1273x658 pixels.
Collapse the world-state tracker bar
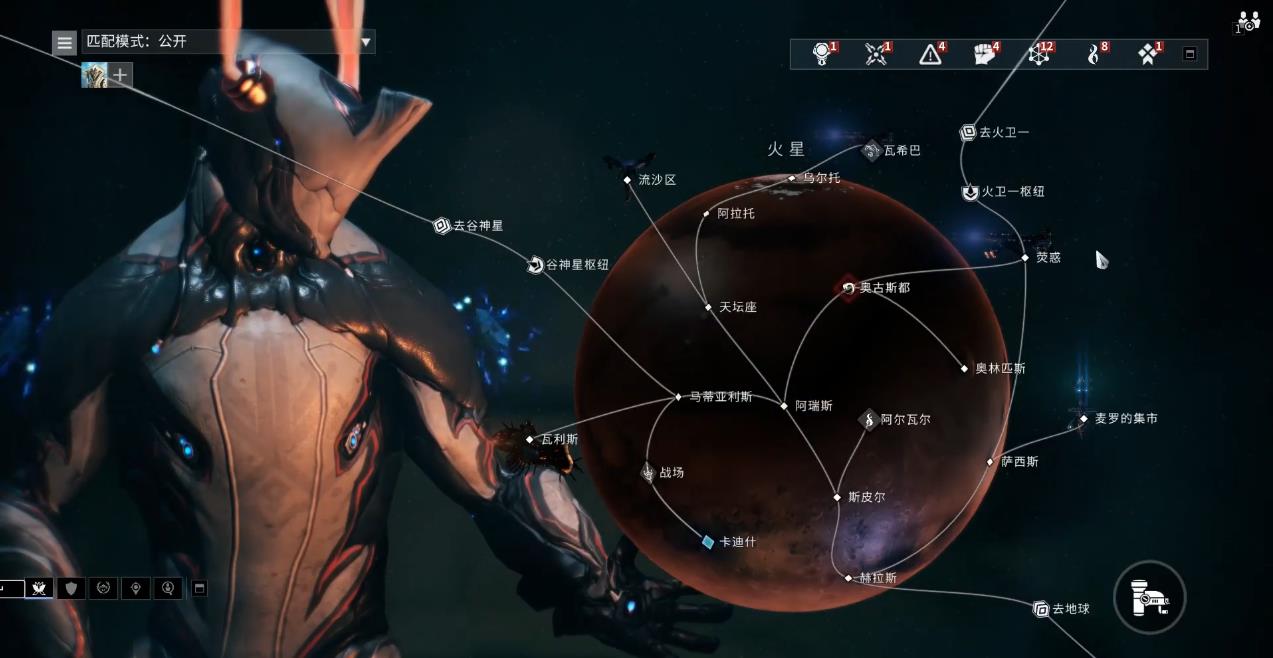pos(1189,54)
